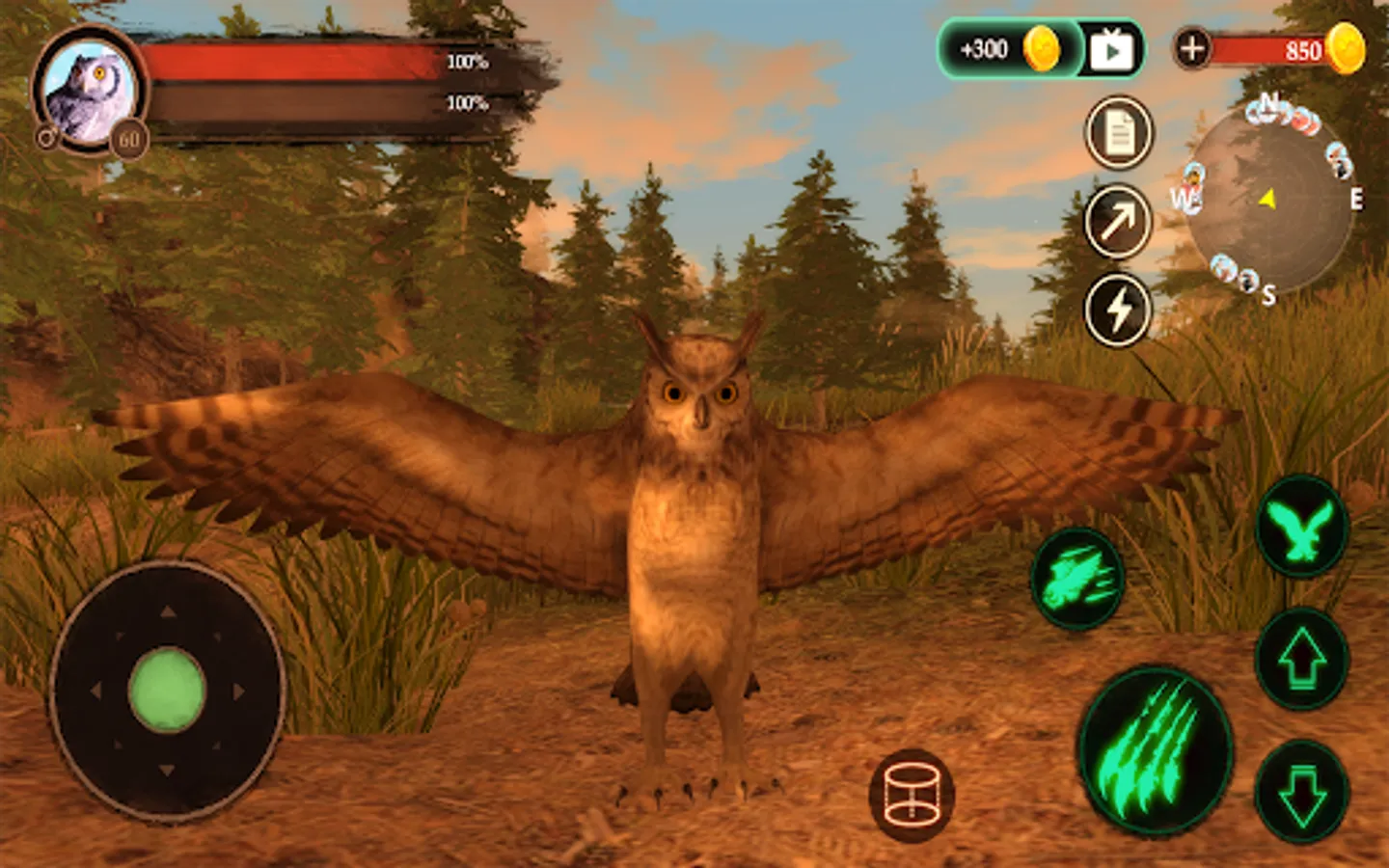Activate the lightning bolt button
This screenshot has width=1389, height=868.
point(1118,311)
